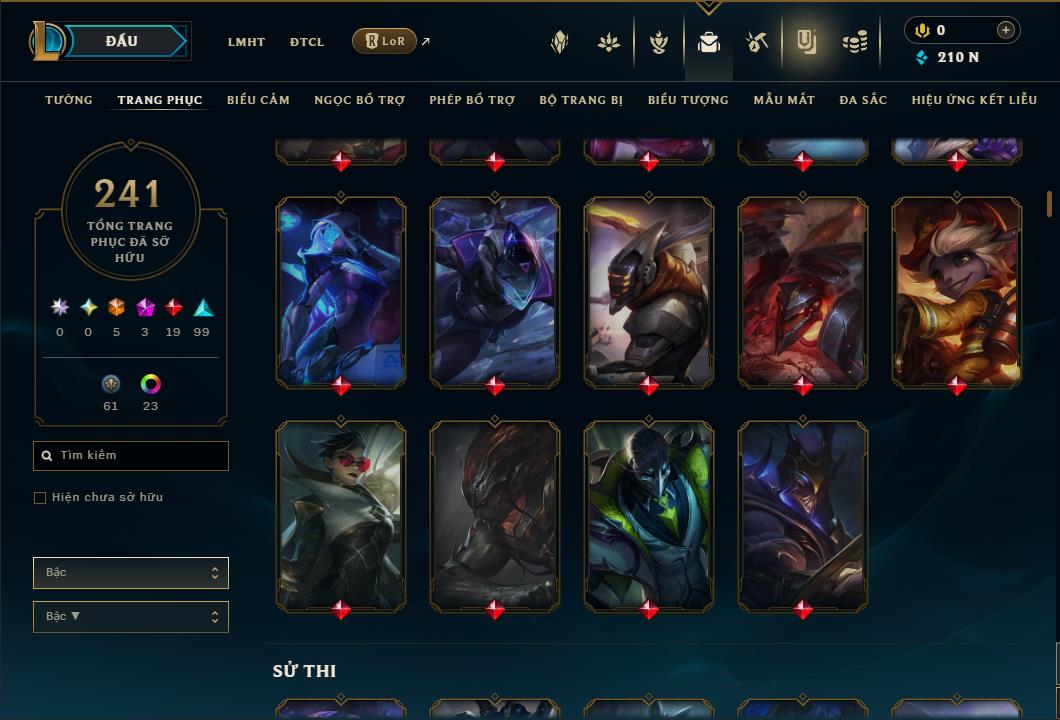This screenshot has width=1060, height=720.
Task: Click the plus button beside RP balance
Action: click(1006, 30)
